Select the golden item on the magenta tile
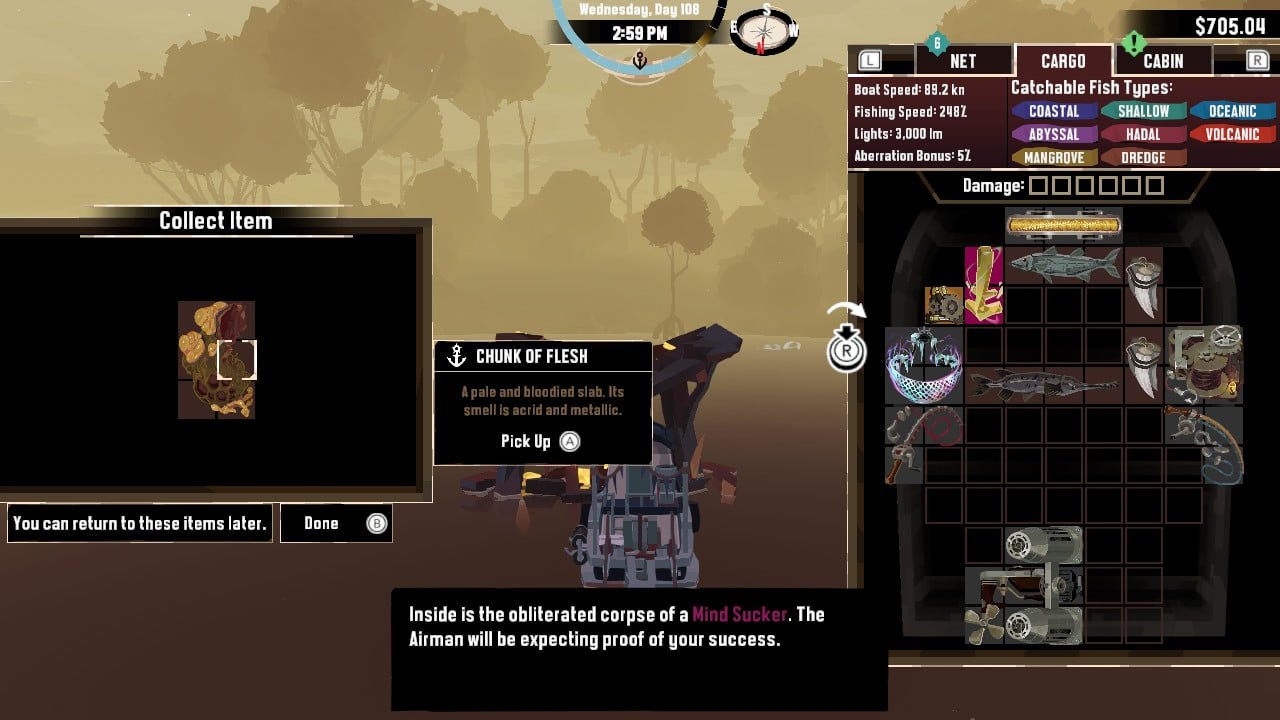The height and width of the screenshot is (720, 1280). click(983, 285)
